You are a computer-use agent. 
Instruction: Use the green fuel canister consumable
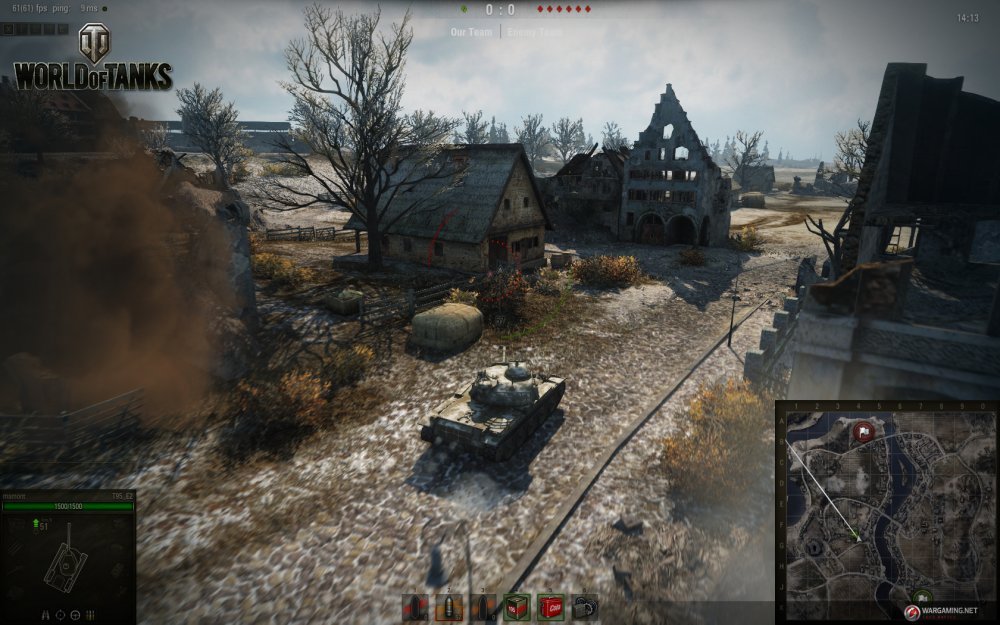tap(517, 607)
